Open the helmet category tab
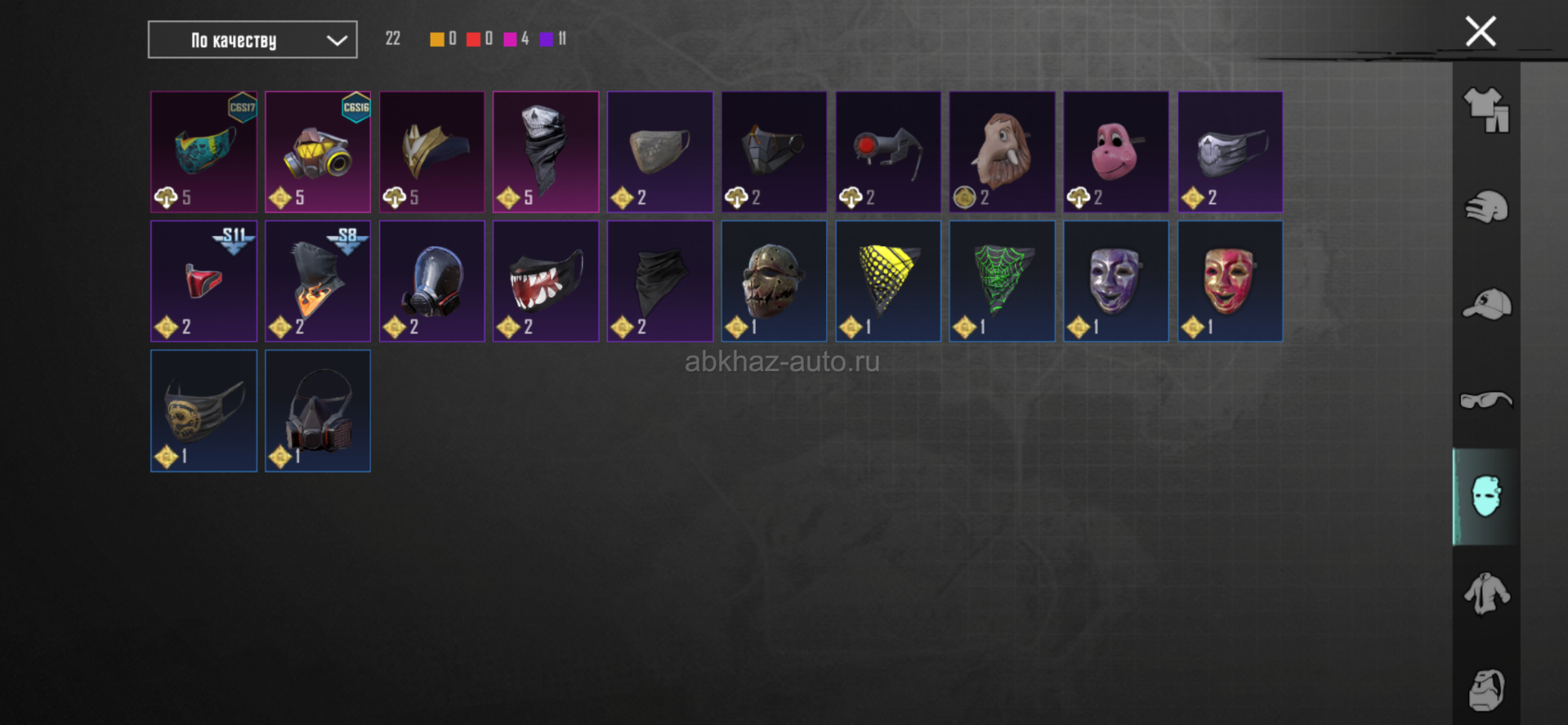The height and width of the screenshot is (725, 1568). pos(1486,207)
